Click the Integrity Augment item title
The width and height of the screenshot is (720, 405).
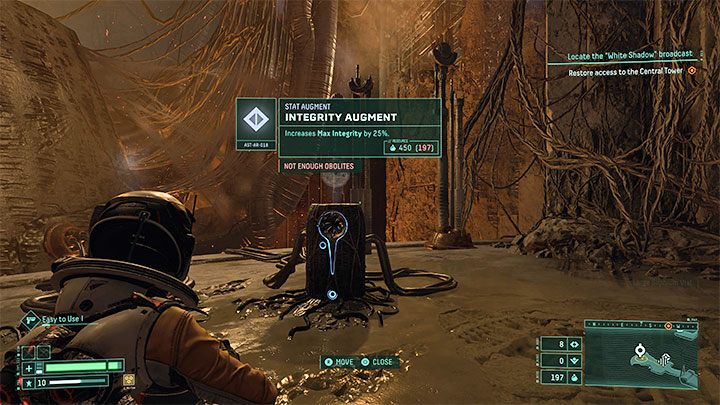click(x=337, y=119)
